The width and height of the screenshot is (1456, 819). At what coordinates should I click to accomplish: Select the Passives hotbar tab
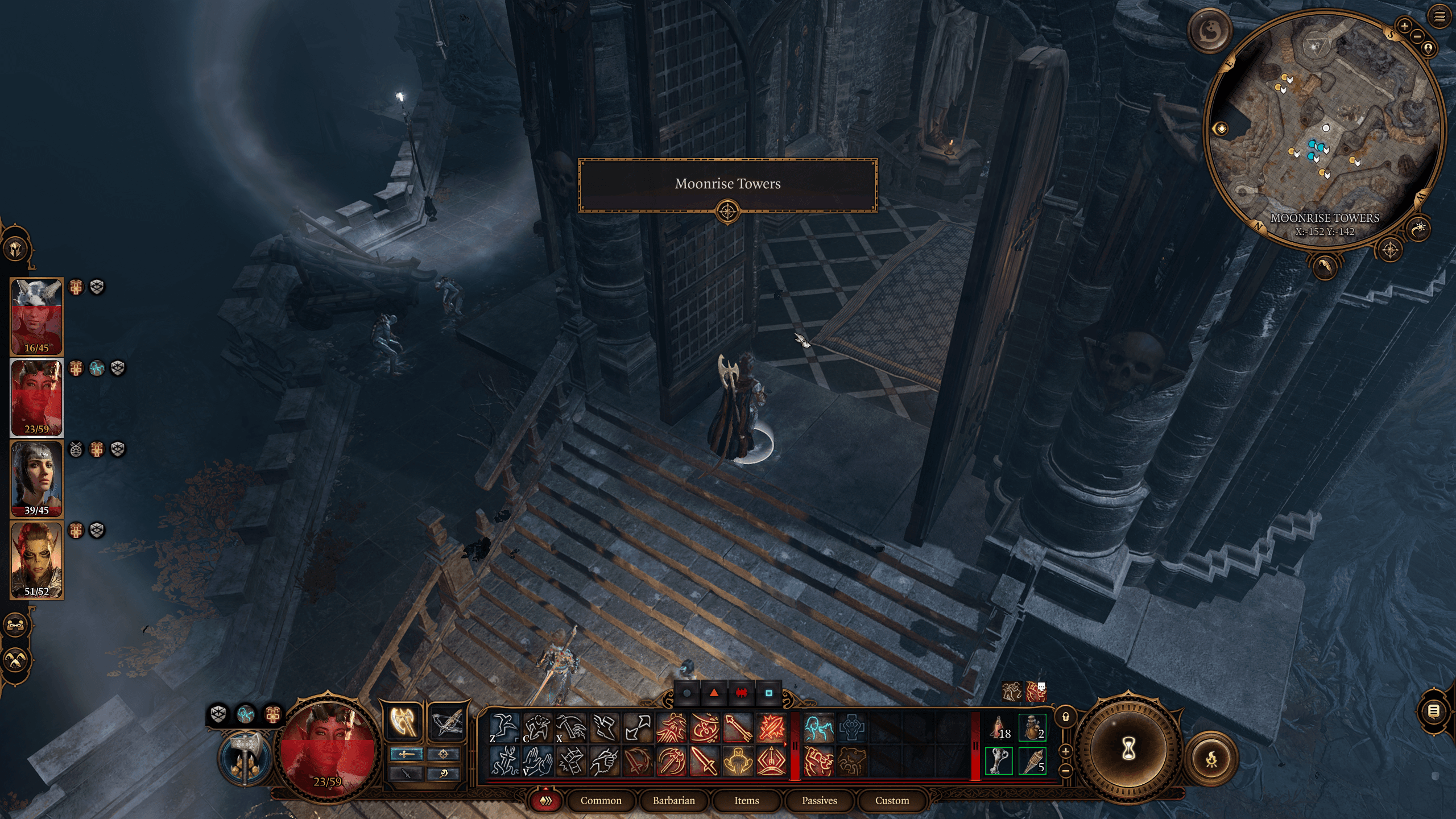(x=819, y=800)
